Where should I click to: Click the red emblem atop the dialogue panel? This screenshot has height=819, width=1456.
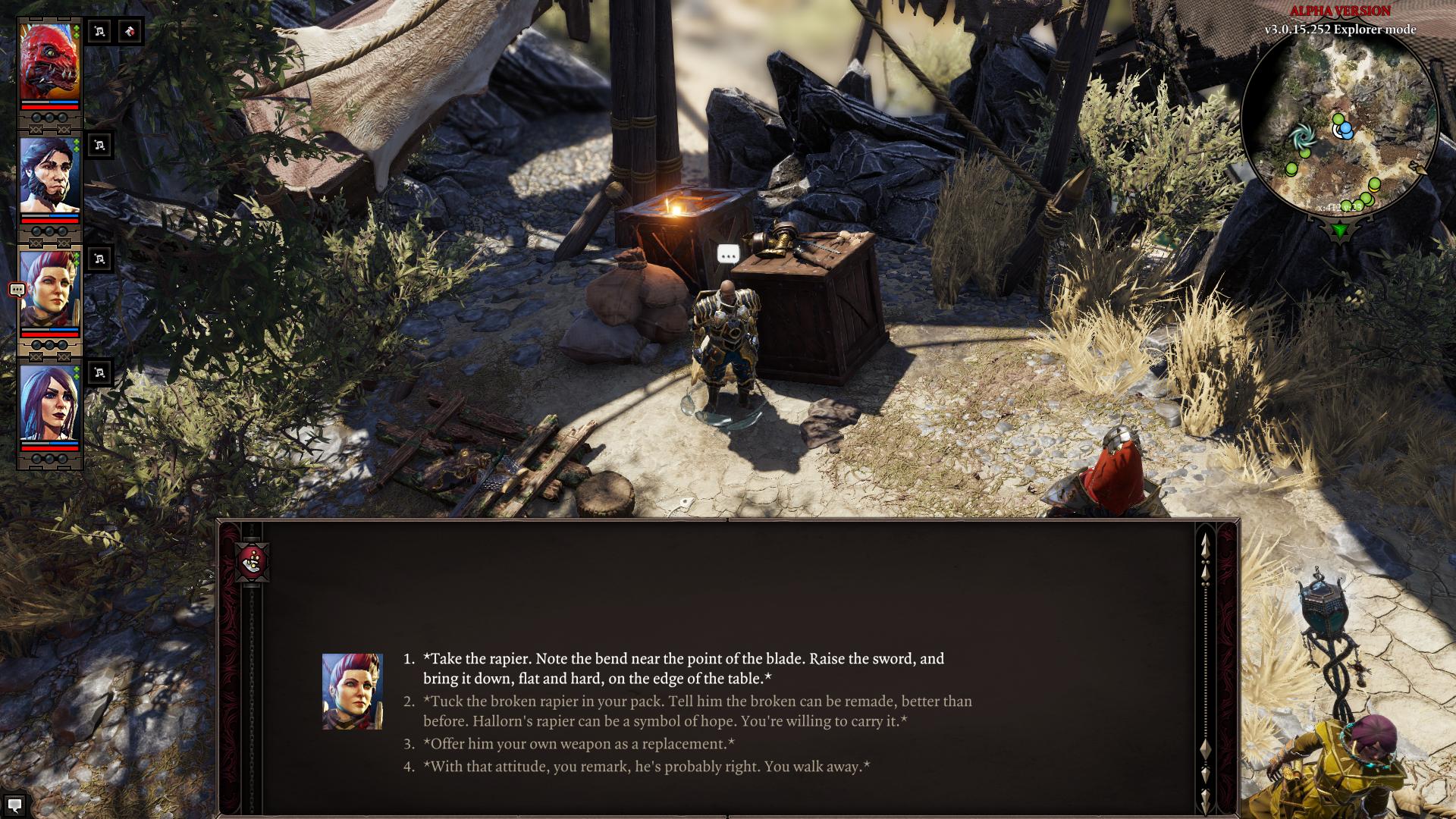point(252,562)
